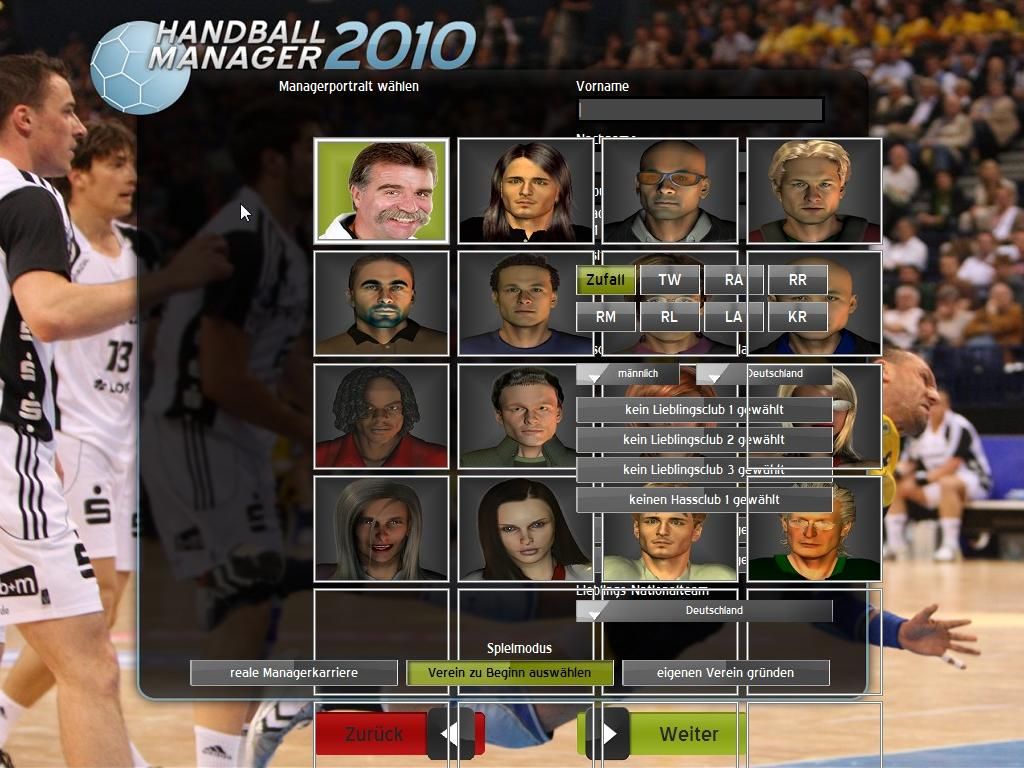Click the Vorname text field
The image size is (1024, 768).
[700, 109]
